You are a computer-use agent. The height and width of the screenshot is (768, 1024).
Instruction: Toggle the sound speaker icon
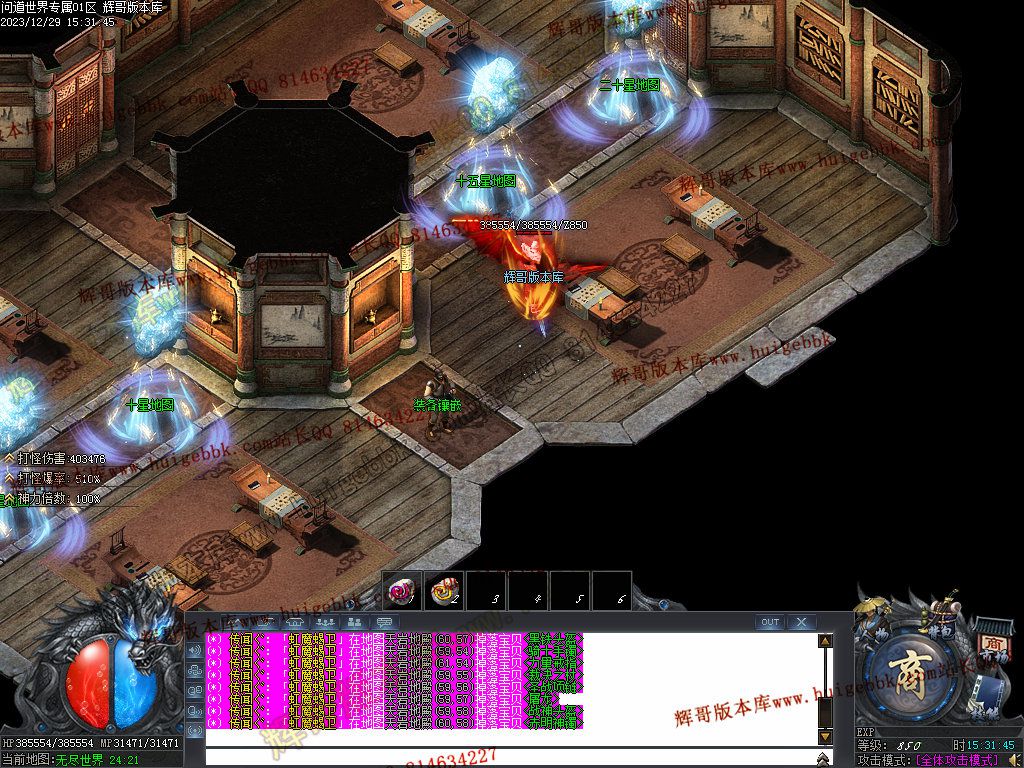click(1014, 761)
